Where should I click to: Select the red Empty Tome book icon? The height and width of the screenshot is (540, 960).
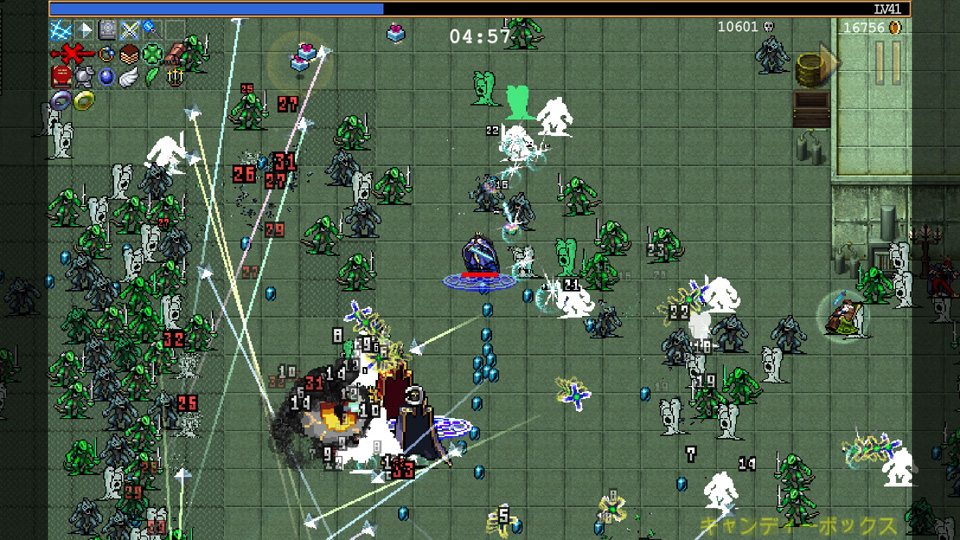coord(60,76)
